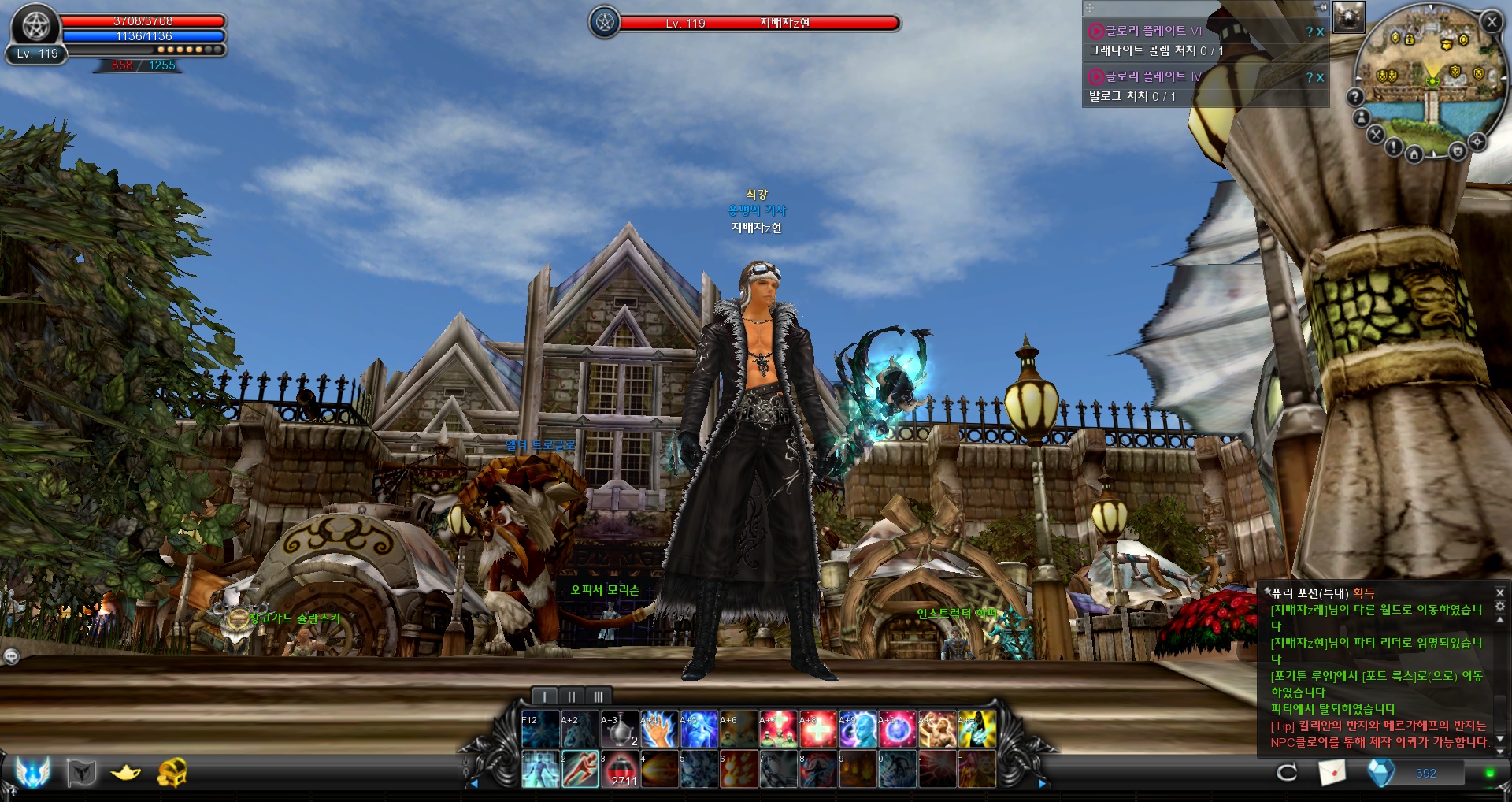Screen dimensions: 1512x802
Task: Activate the blue flaming hand skill
Action: point(660,729)
